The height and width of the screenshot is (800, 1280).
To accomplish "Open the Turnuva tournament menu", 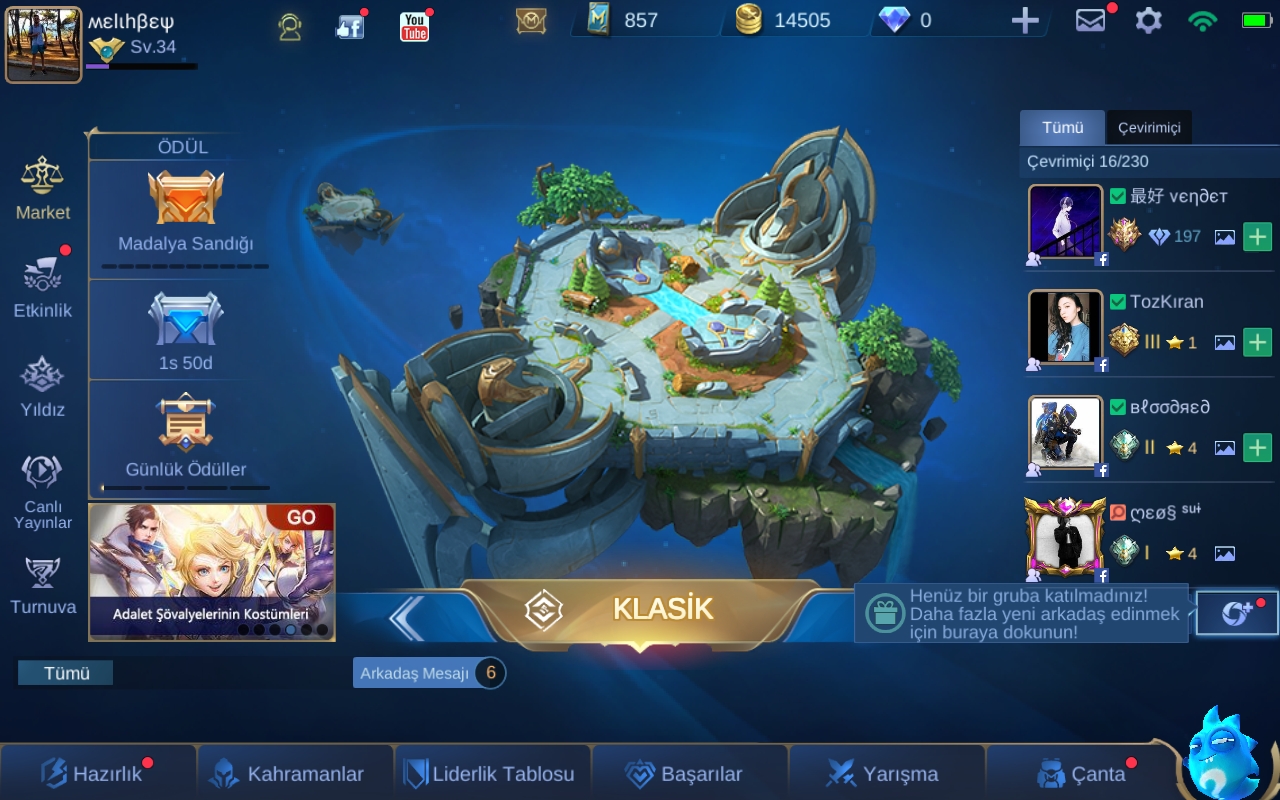I will coord(43,585).
